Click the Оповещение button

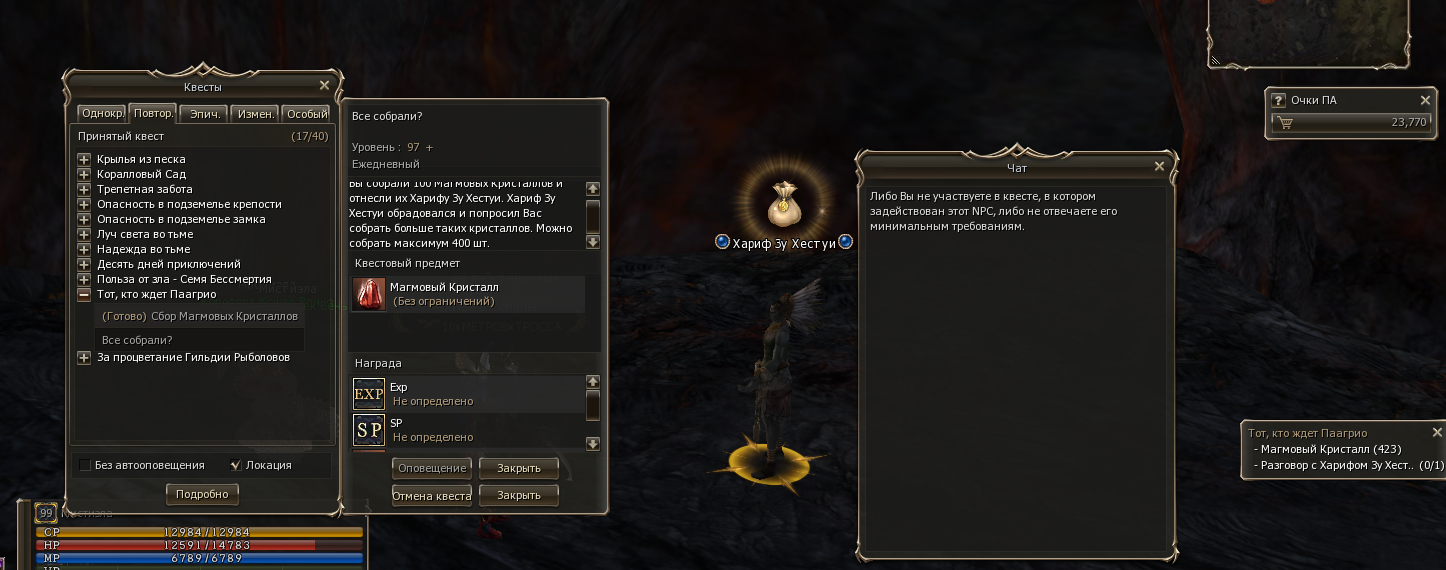coord(432,468)
